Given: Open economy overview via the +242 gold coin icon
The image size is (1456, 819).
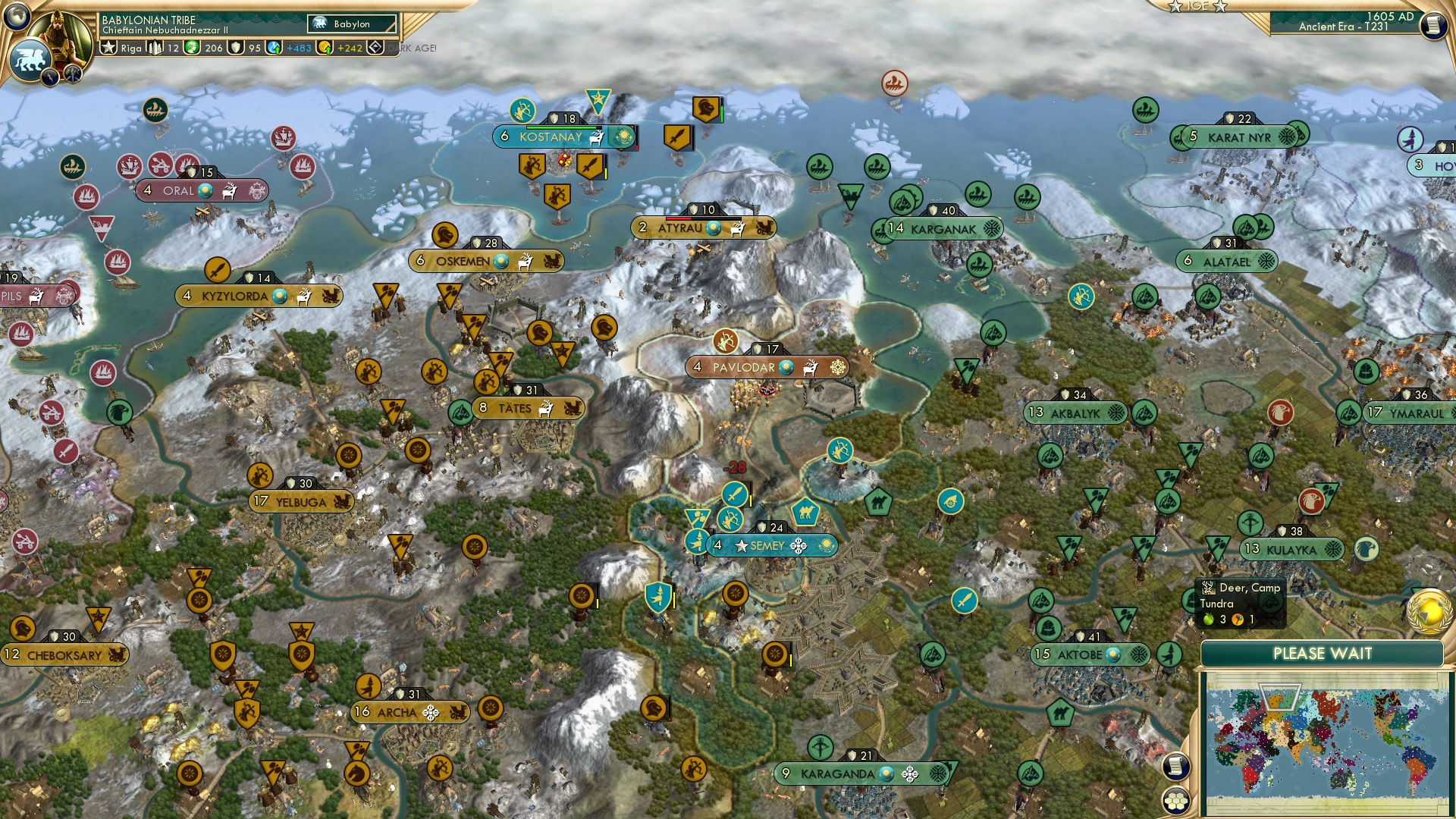Looking at the screenshot, I should [x=326, y=48].
